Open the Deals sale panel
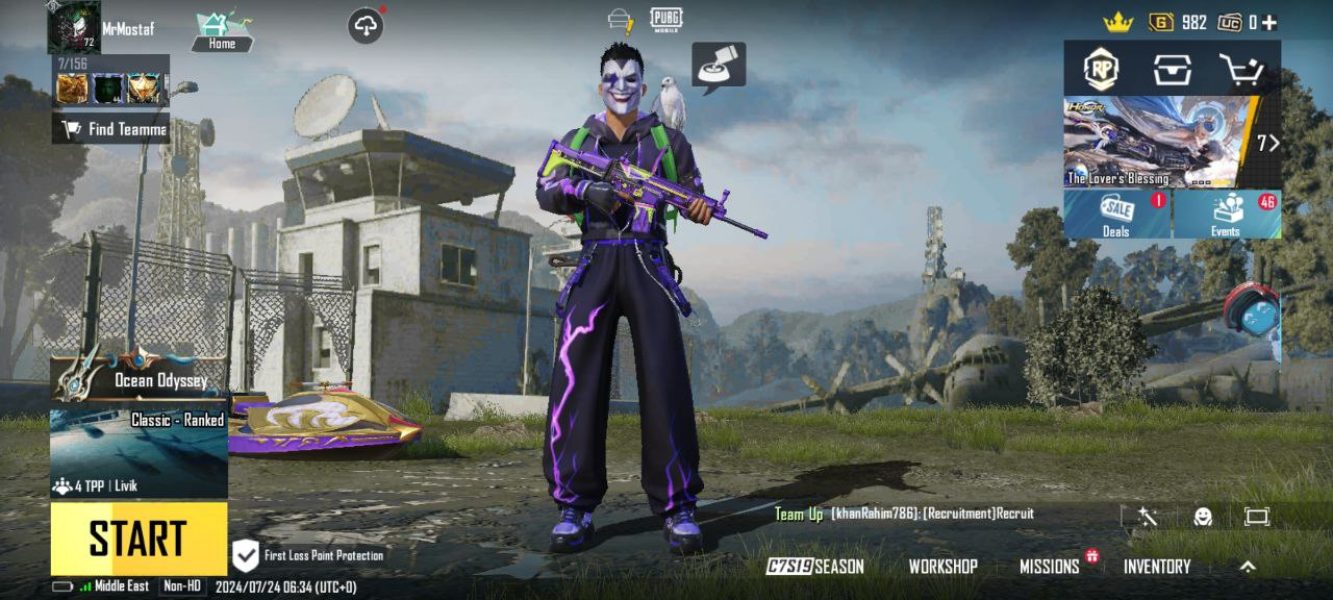 click(x=1117, y=214)
